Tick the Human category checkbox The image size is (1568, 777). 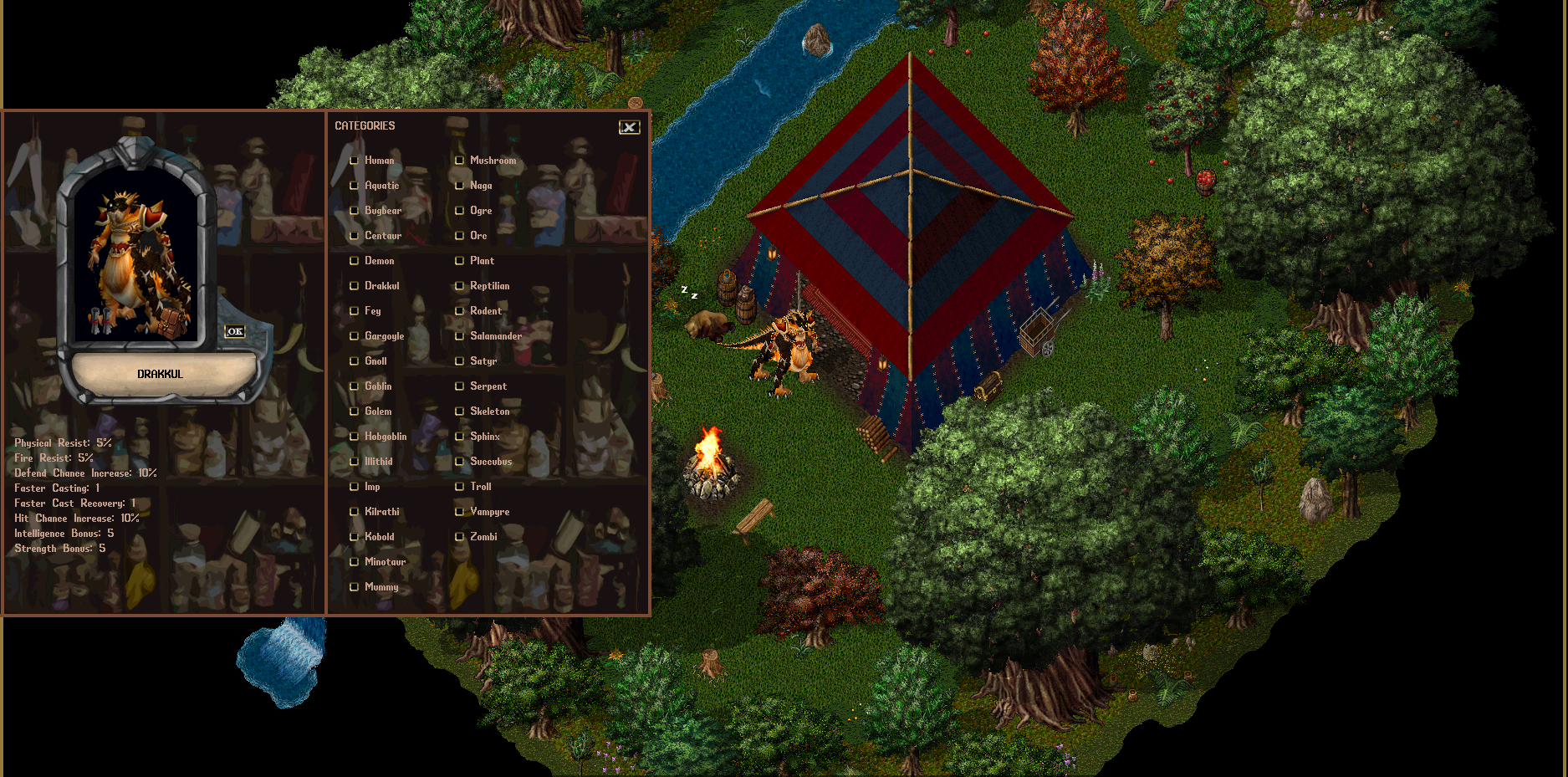(x=355, y=161)
